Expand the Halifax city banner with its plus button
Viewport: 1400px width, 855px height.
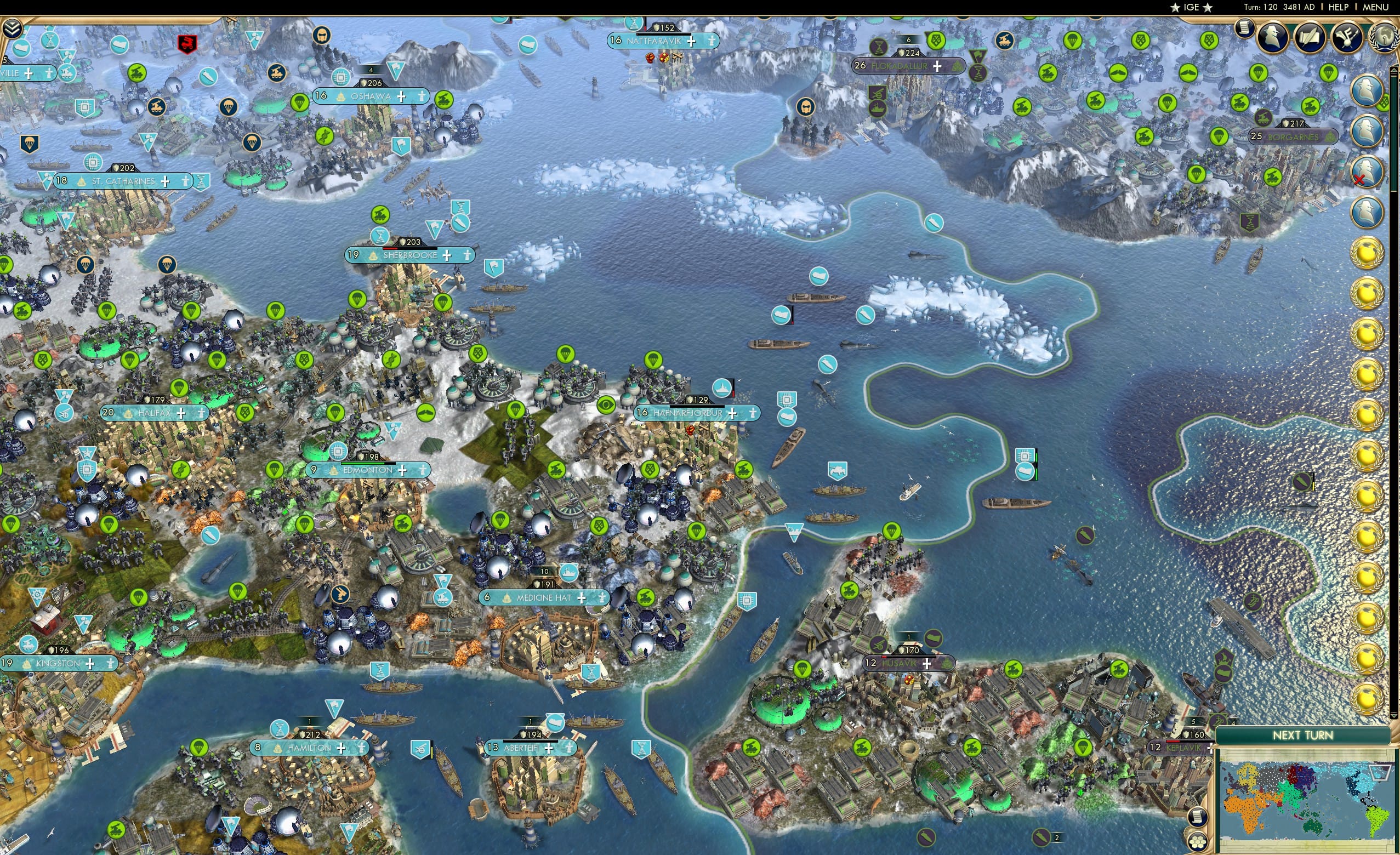pos(181,413)
